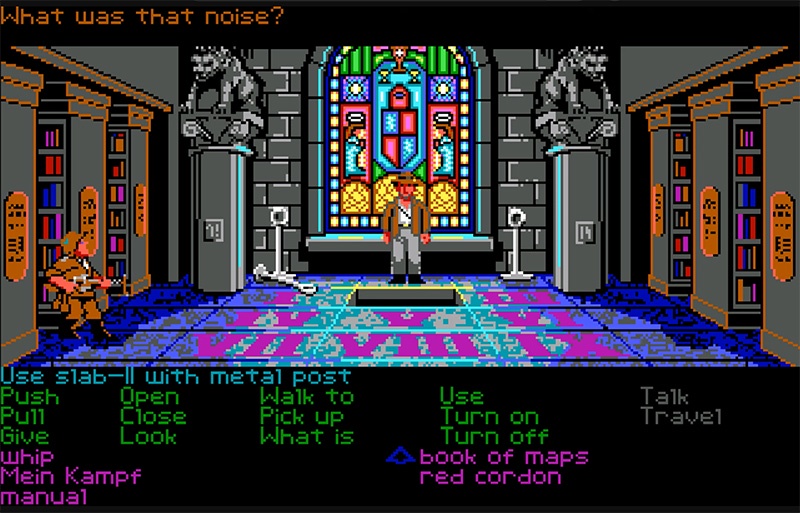Select the Use verb

461,397
